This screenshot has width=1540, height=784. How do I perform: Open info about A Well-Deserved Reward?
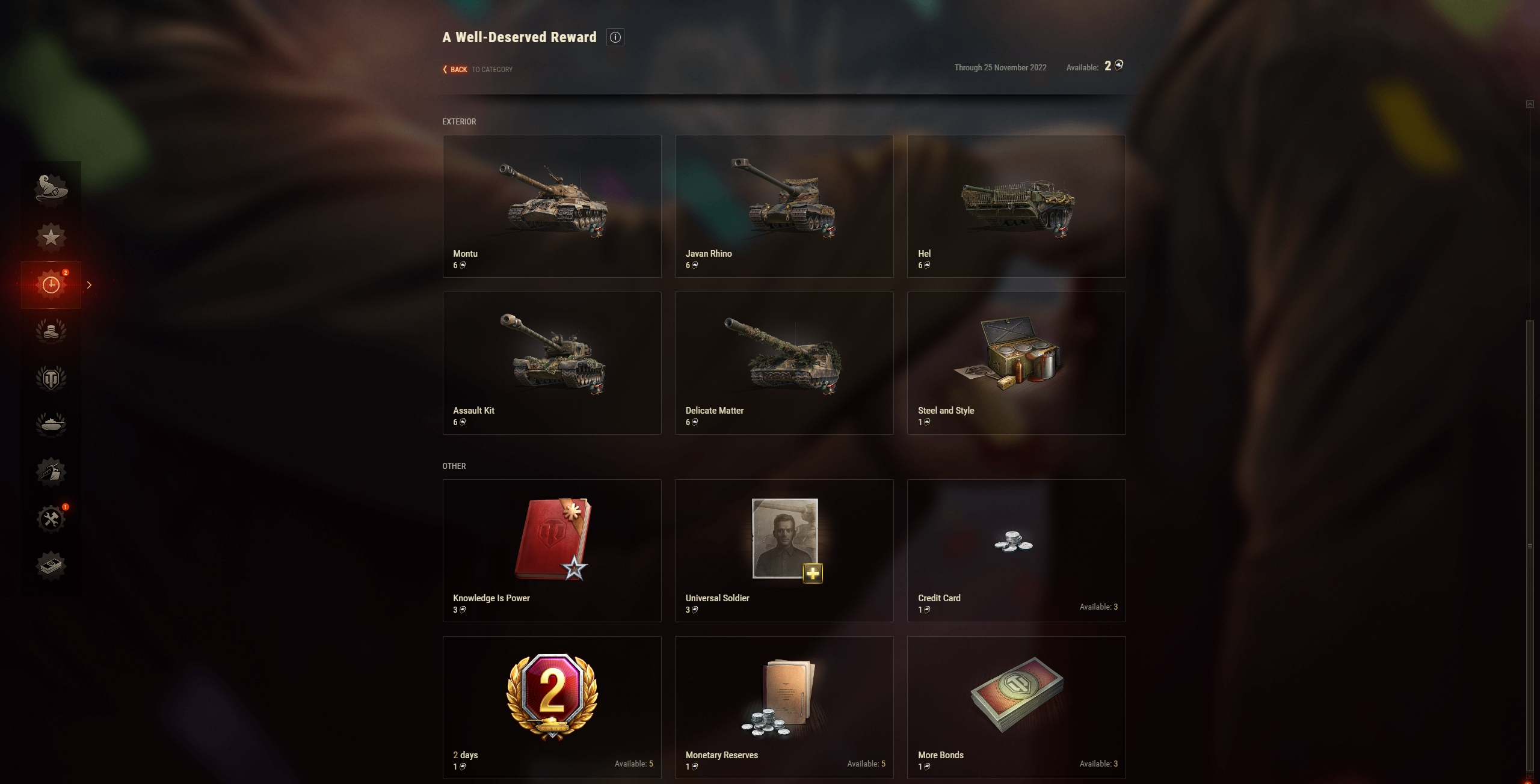[x=615, y=37]
